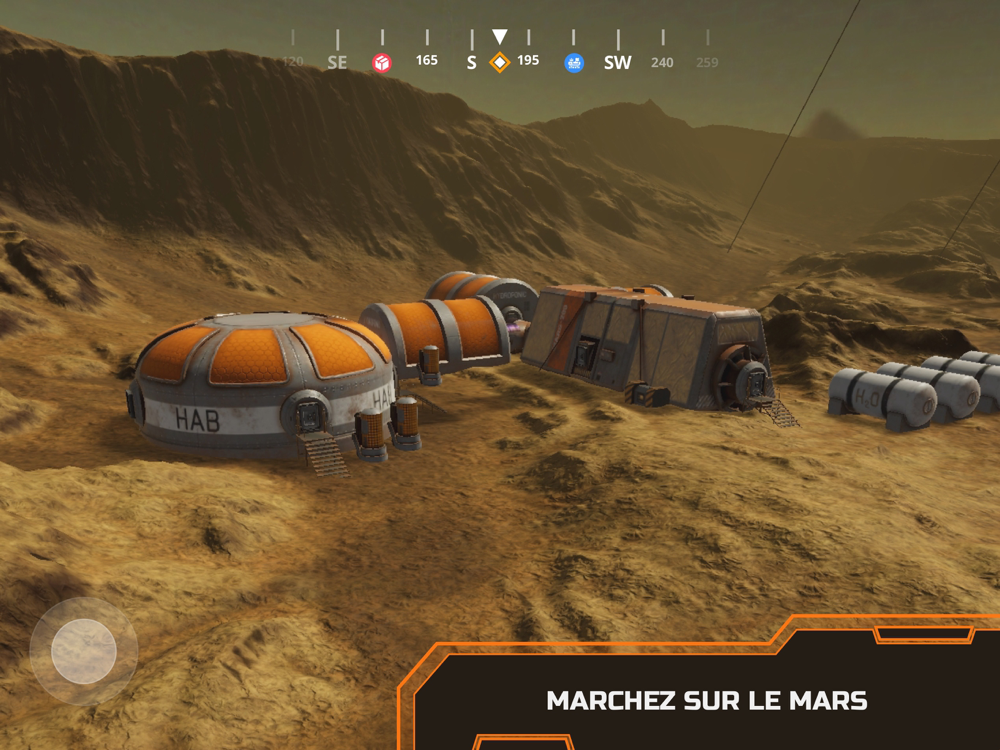Select the red crate marker on compass
1000x750 pixels.
382,63
